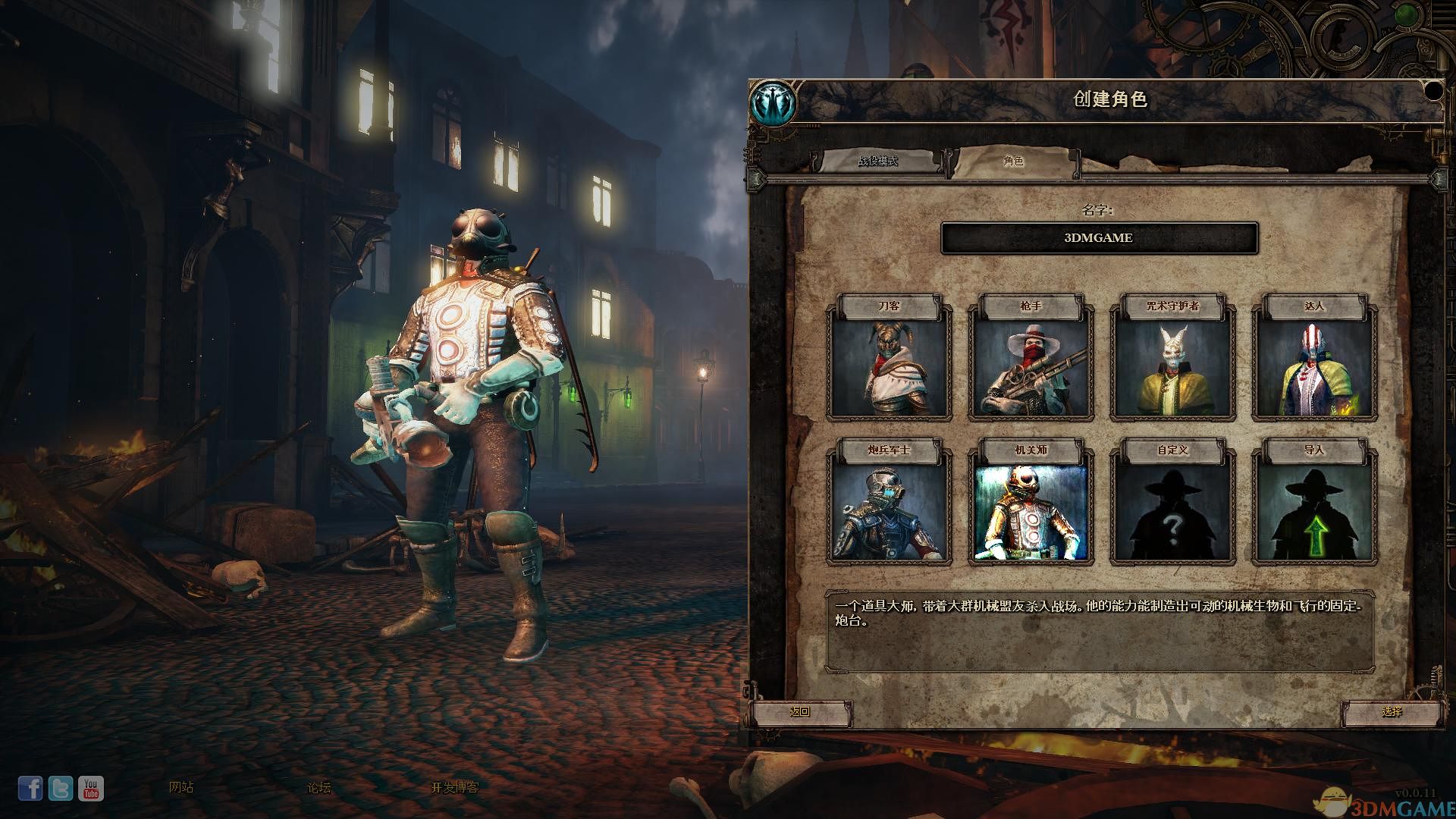
Task: Confirm with the 选择 button
Action: point(1392,712)
